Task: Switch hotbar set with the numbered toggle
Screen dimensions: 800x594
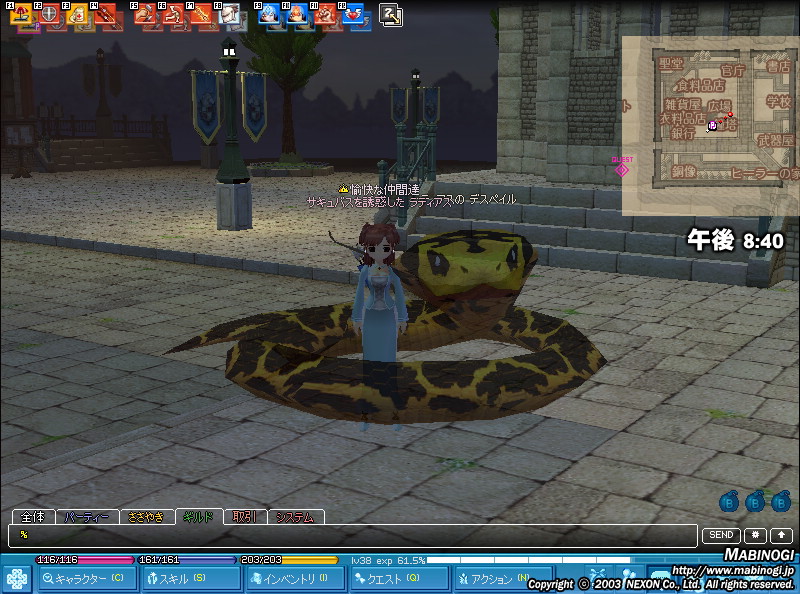Action: click(x=391, y=15)
